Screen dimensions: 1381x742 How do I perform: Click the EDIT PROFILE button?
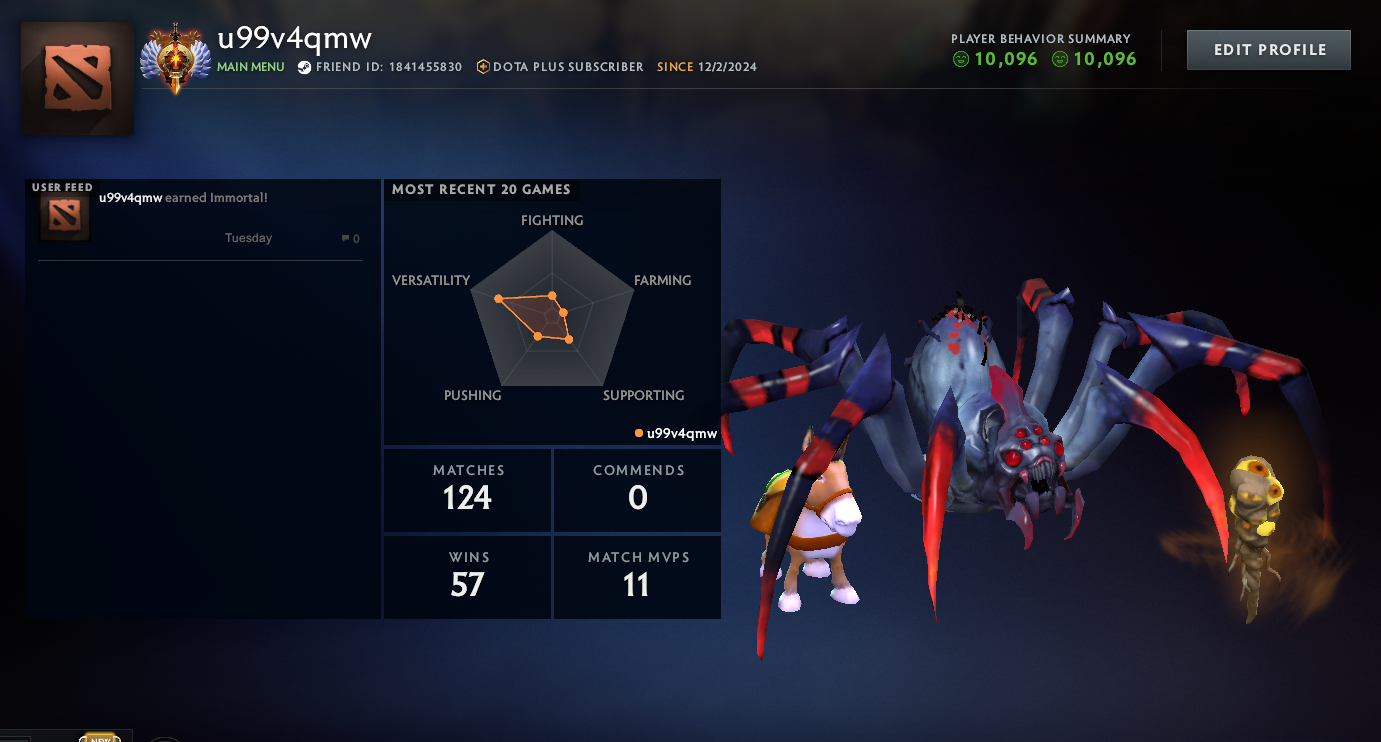coord(1268,49)
